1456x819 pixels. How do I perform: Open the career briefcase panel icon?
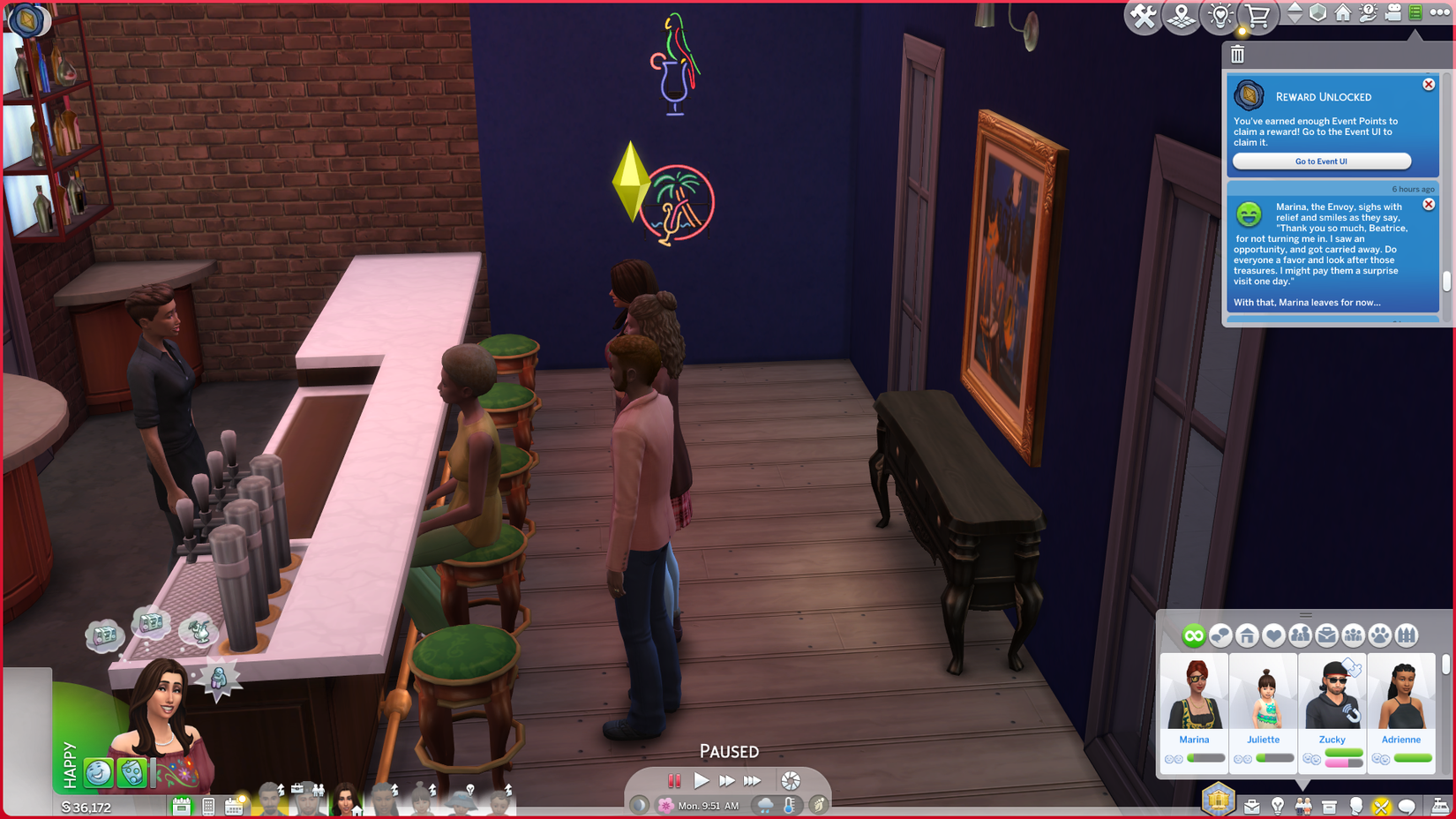pos(1252,806)
